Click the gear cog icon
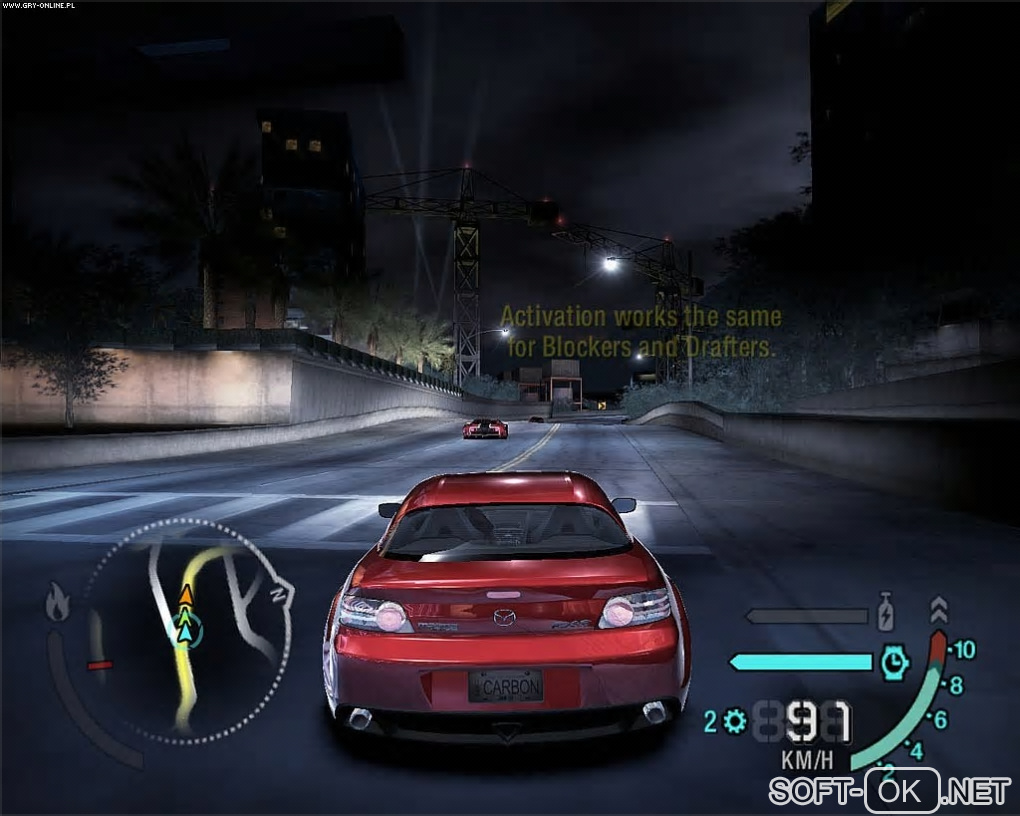This screenshot has width=1020, height=816. 736,721
